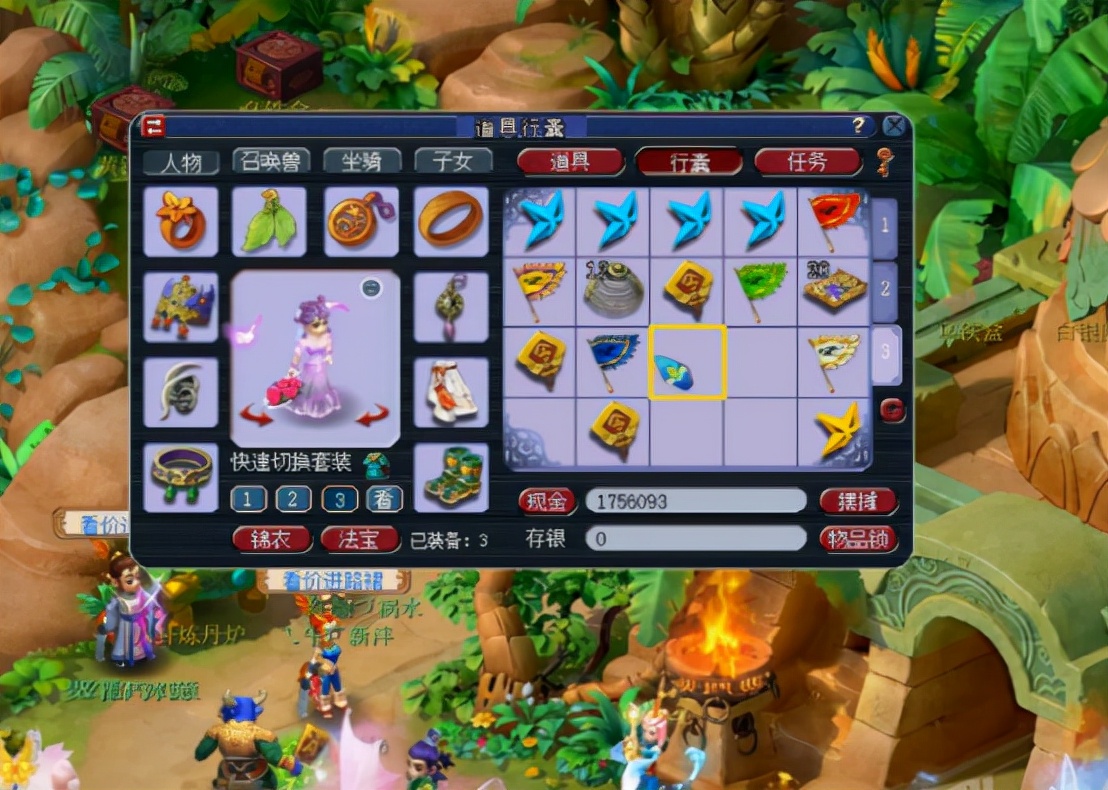The height and width of the screenshot is (790, 1108).
Task: Rotate character preview with right red arrow
Action: [x=372, y=414]
